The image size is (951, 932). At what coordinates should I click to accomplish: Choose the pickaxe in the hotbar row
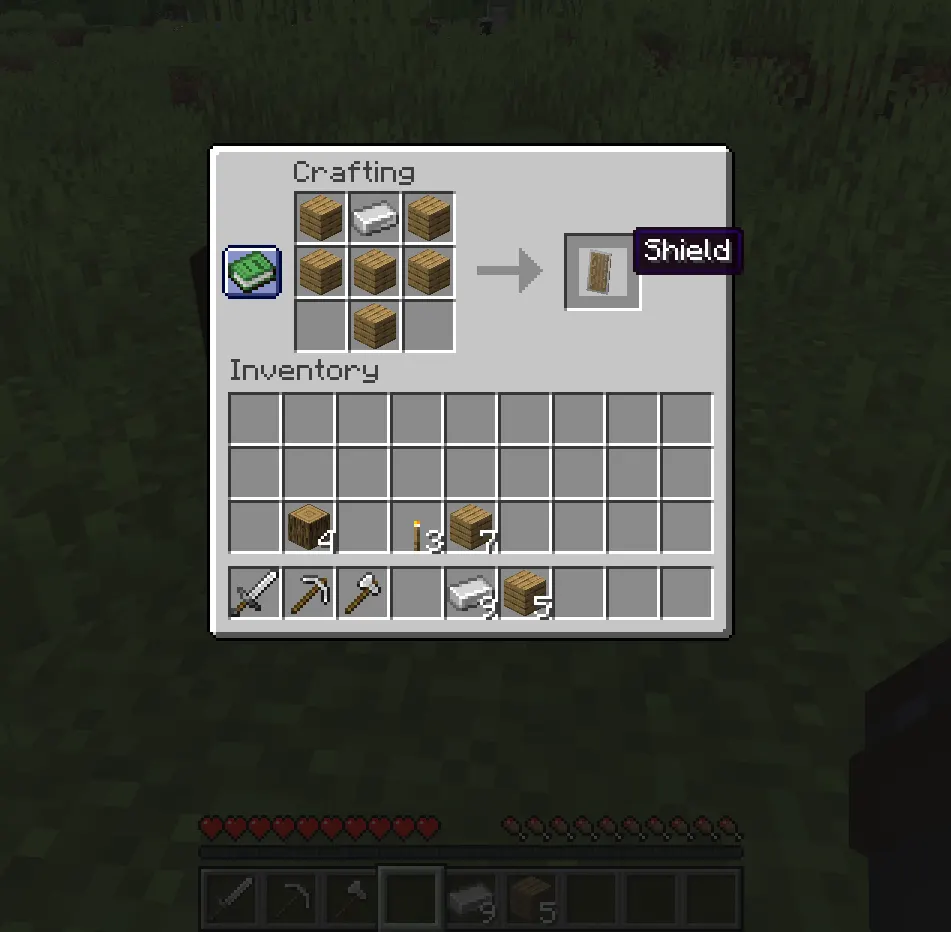tap(309, 594)
